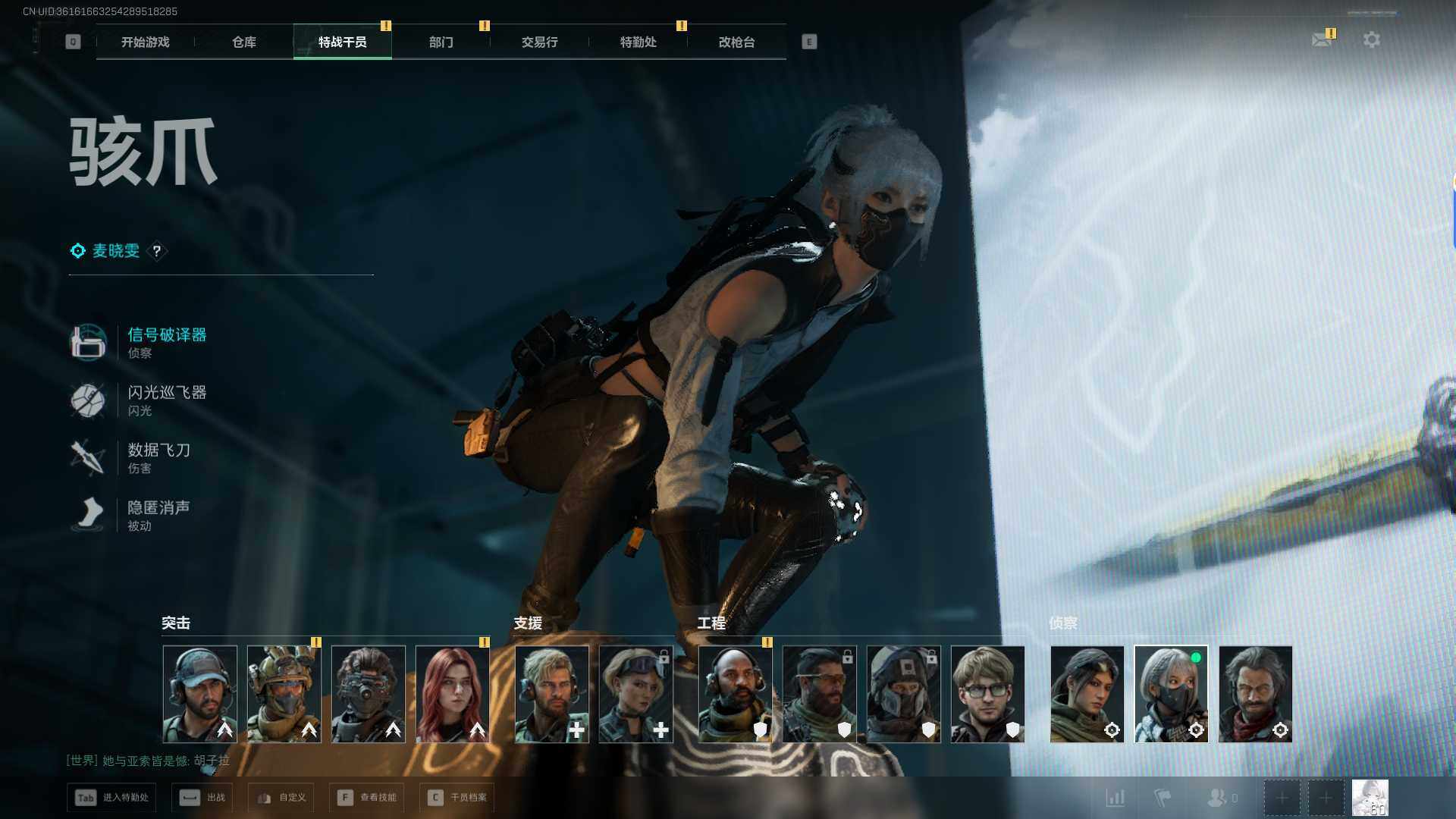1456x819 pixels.
Task: Open 干员档案 operator file
Action: 457,798
